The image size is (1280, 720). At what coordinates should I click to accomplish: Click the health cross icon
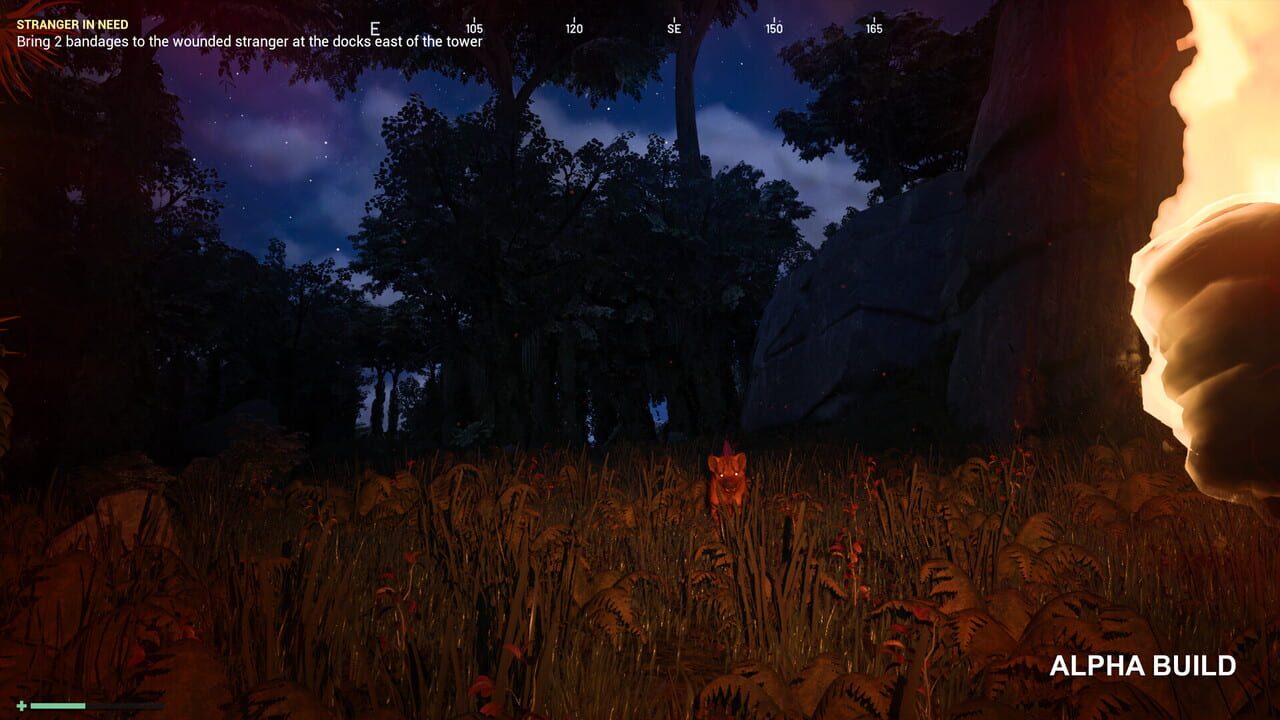tap(22, 705)
